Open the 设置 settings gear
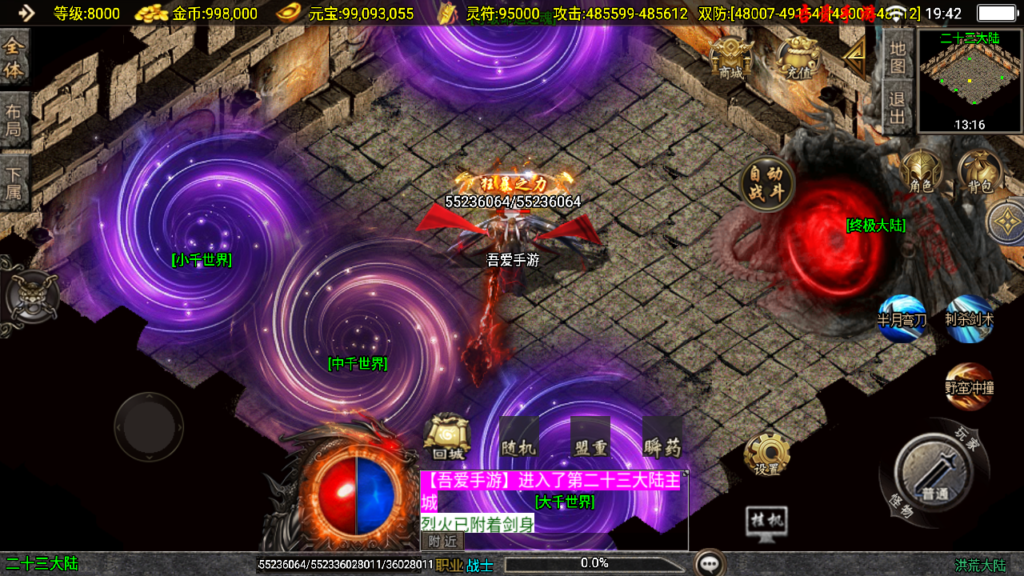The height and width of the screenshot is (576, 1024). [x=767, y=455]
